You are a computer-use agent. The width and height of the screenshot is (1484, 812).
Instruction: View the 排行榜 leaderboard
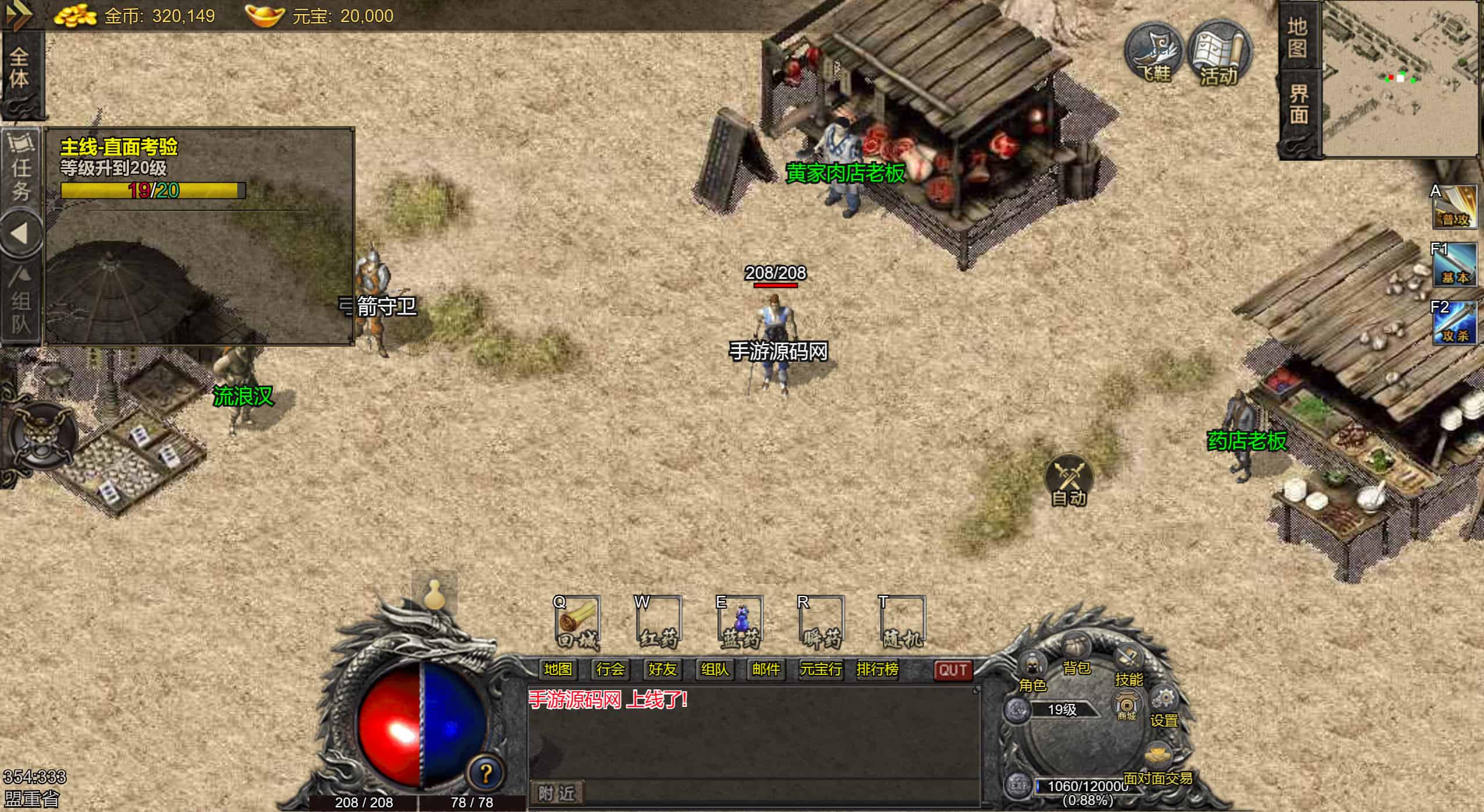(877, 670)
